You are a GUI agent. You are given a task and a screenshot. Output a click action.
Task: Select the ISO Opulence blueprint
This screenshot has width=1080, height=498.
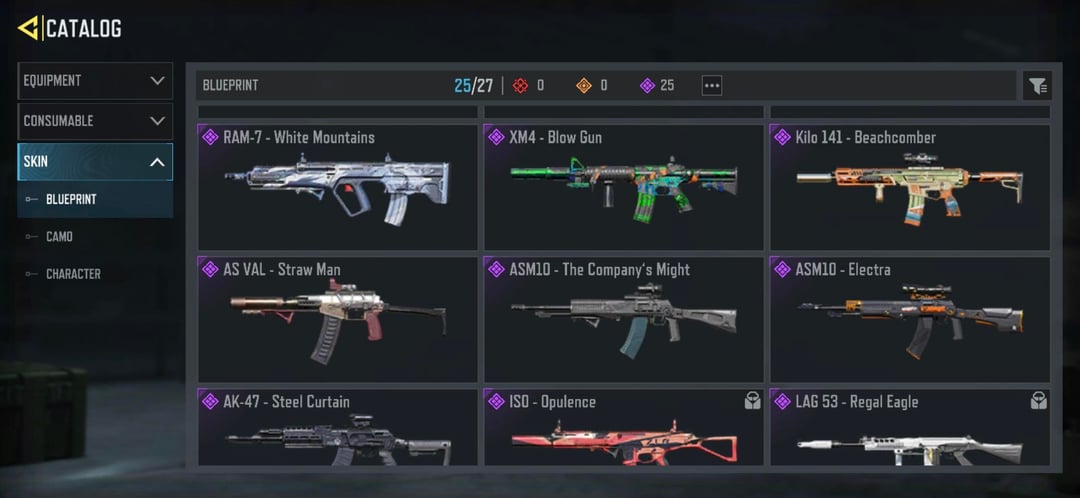624,428
